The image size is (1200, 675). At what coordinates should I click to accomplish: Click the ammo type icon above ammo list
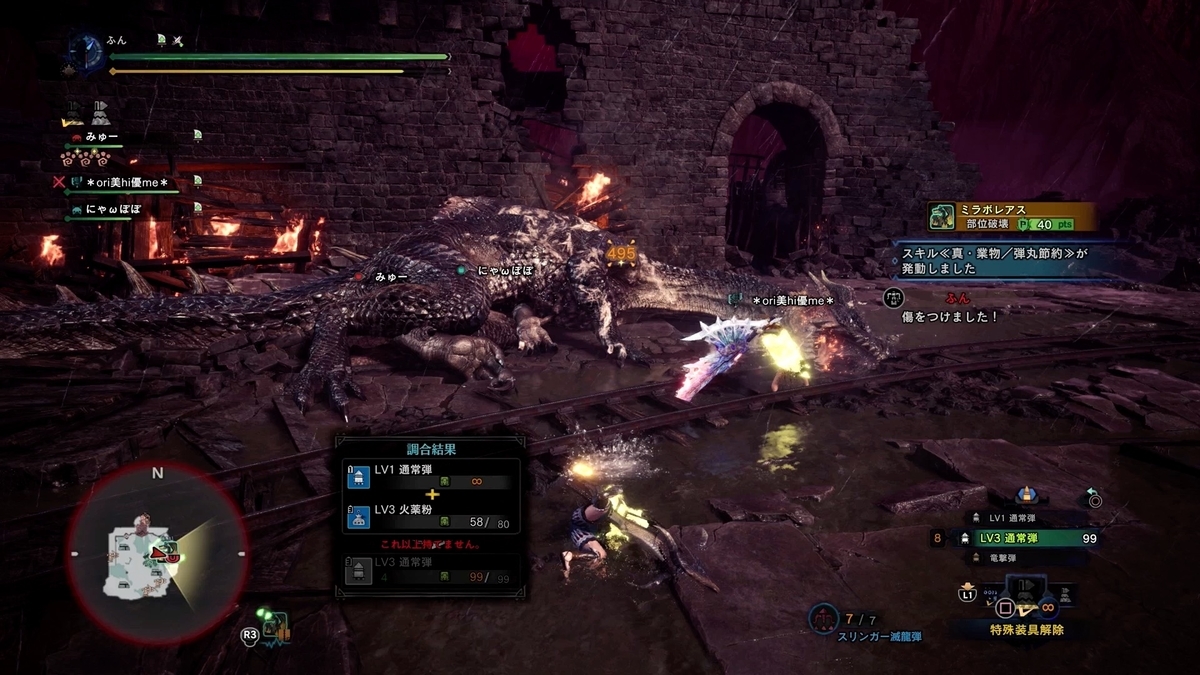pyautogui.click(x=1027, y=494)
